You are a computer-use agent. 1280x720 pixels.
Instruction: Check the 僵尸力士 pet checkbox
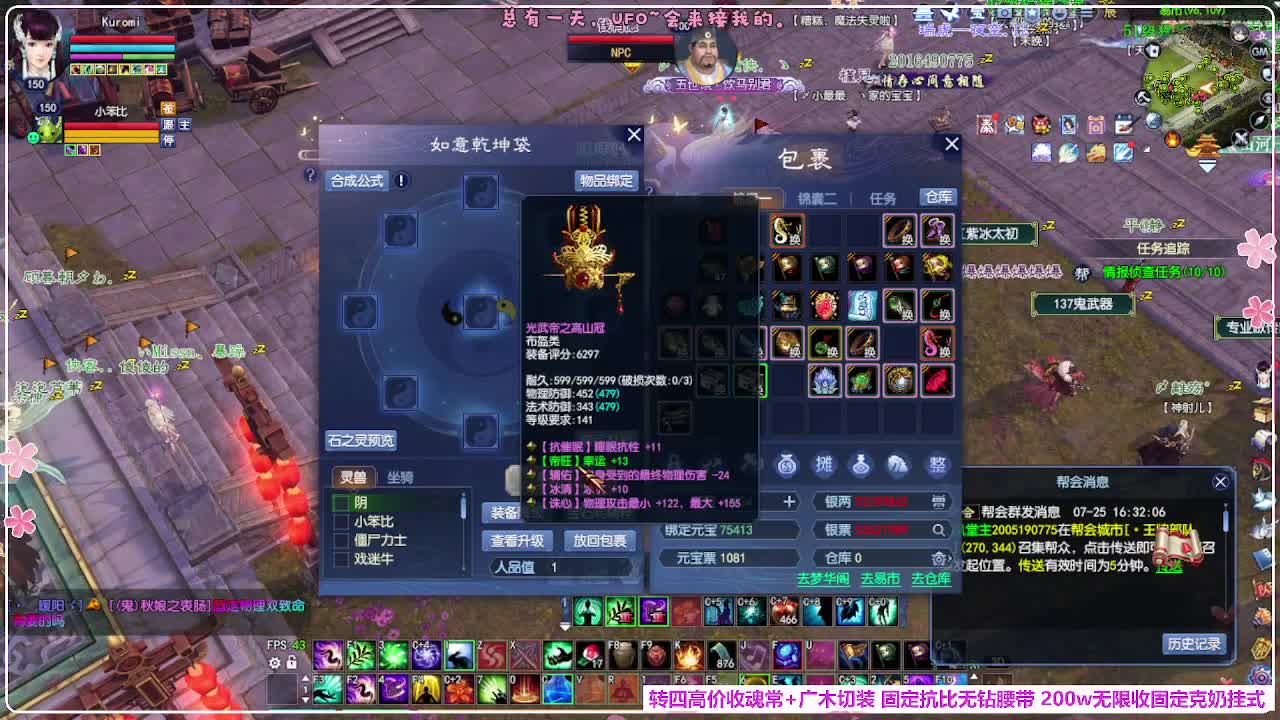point(340,539)
